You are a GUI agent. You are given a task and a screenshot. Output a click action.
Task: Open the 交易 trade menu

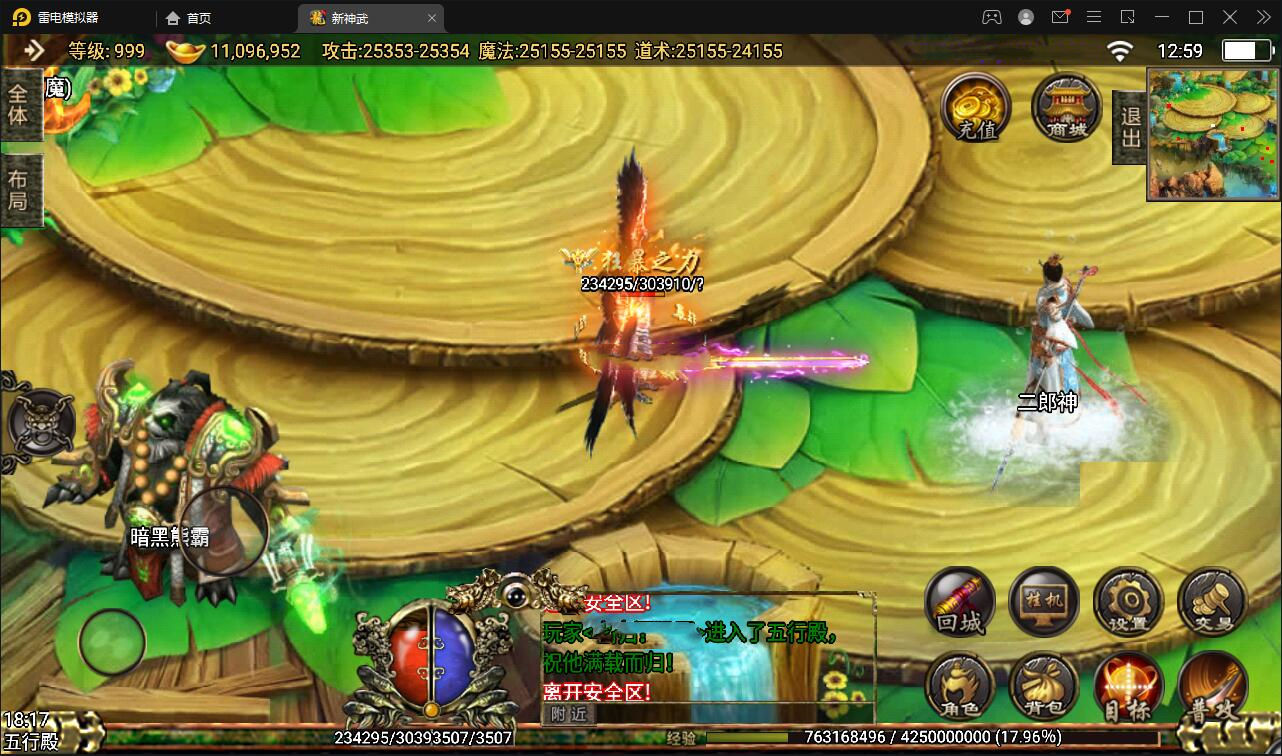[x=1212, y=601]
